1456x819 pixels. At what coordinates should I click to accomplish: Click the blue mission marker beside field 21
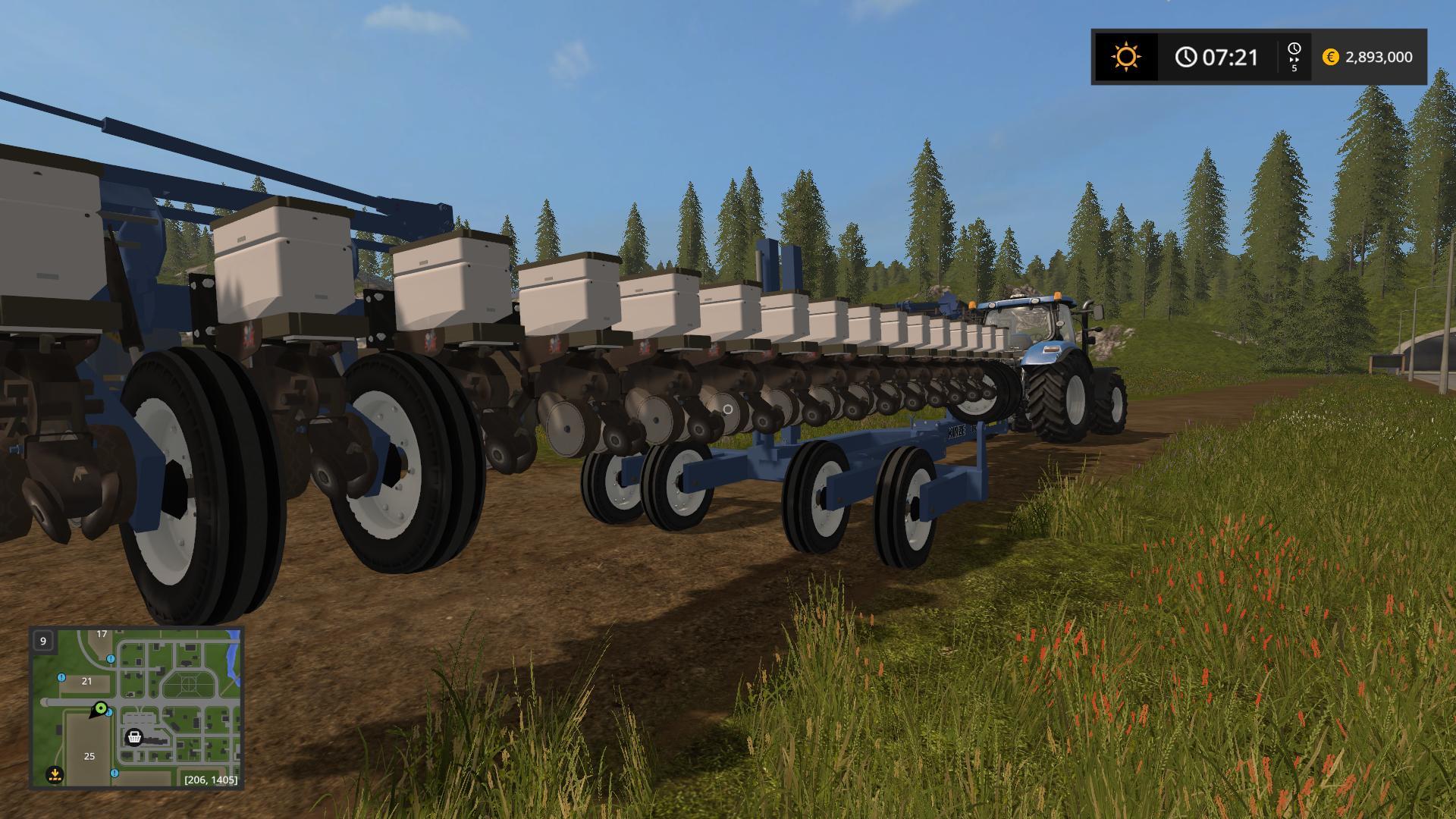tap(61, 677)
